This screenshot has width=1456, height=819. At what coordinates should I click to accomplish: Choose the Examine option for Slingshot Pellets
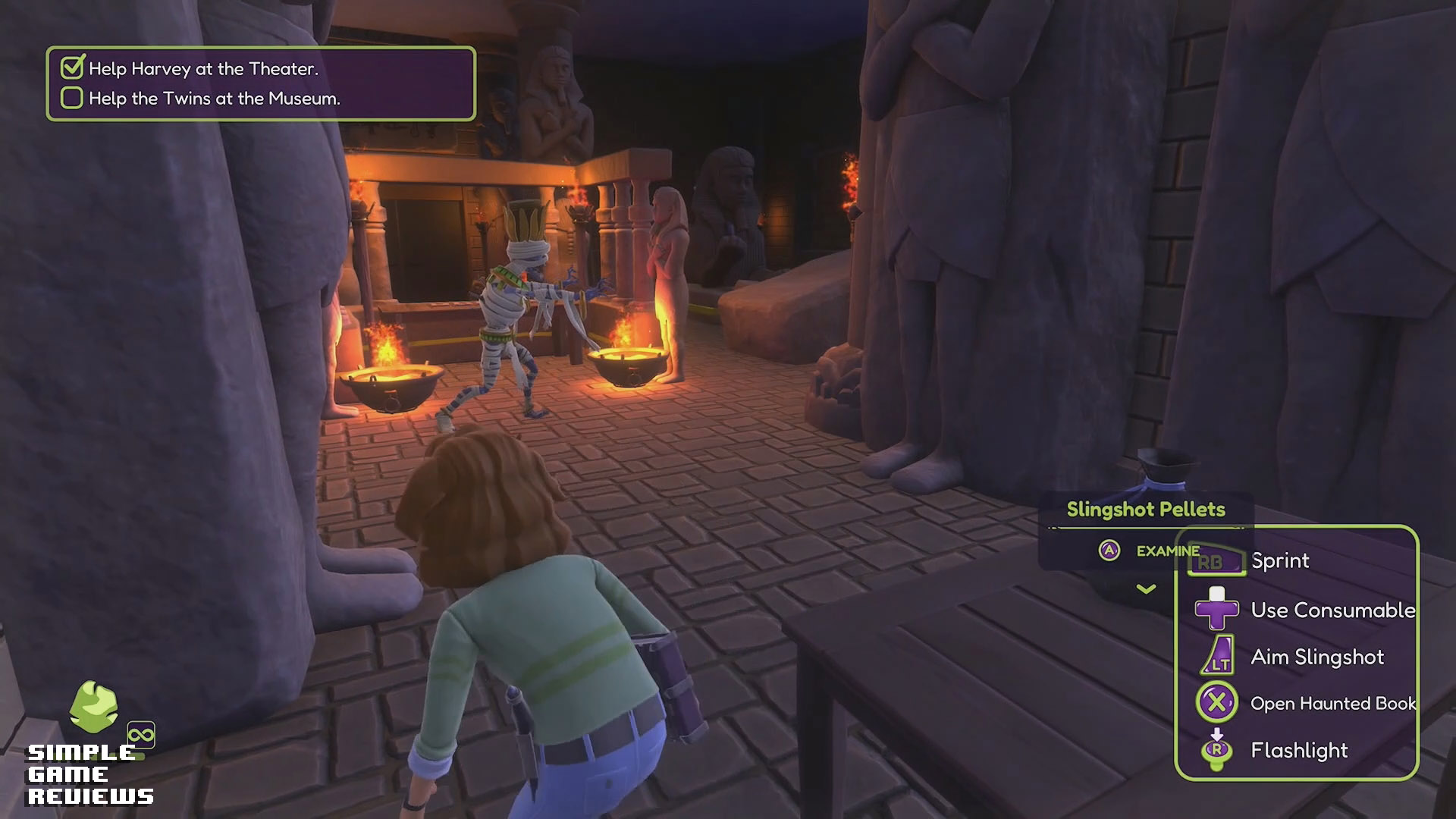pyautogui.click(x=1149, y=551)
